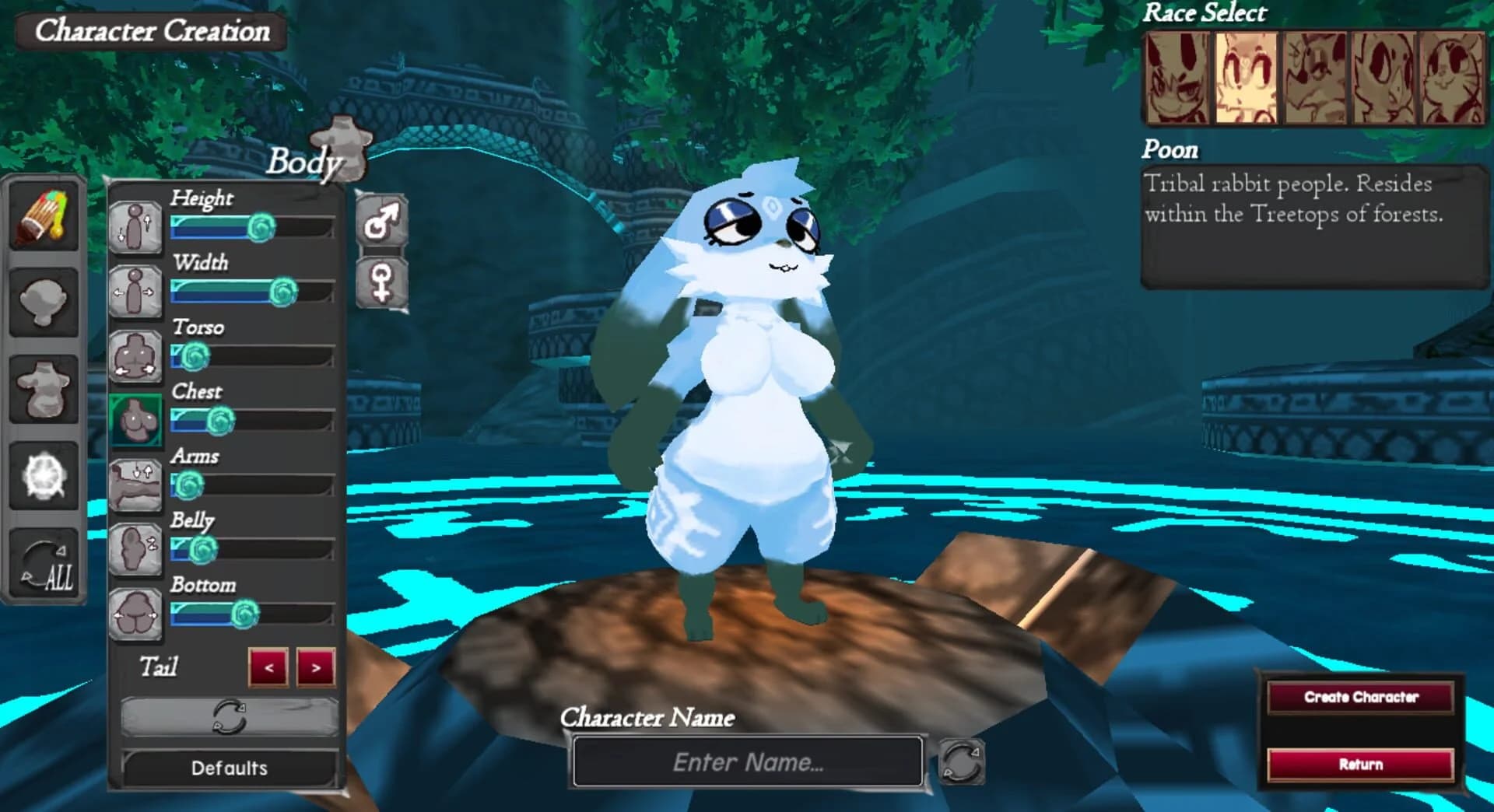Select the Poon race portrait
This screenshot has height=812, width=1494.
[1244, 78]
